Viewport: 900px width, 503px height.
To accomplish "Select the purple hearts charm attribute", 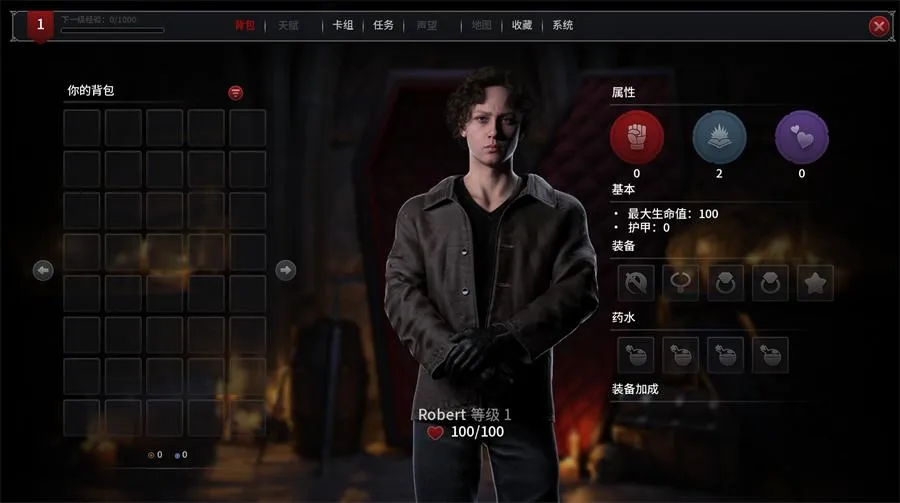I will tap(801, 137).
